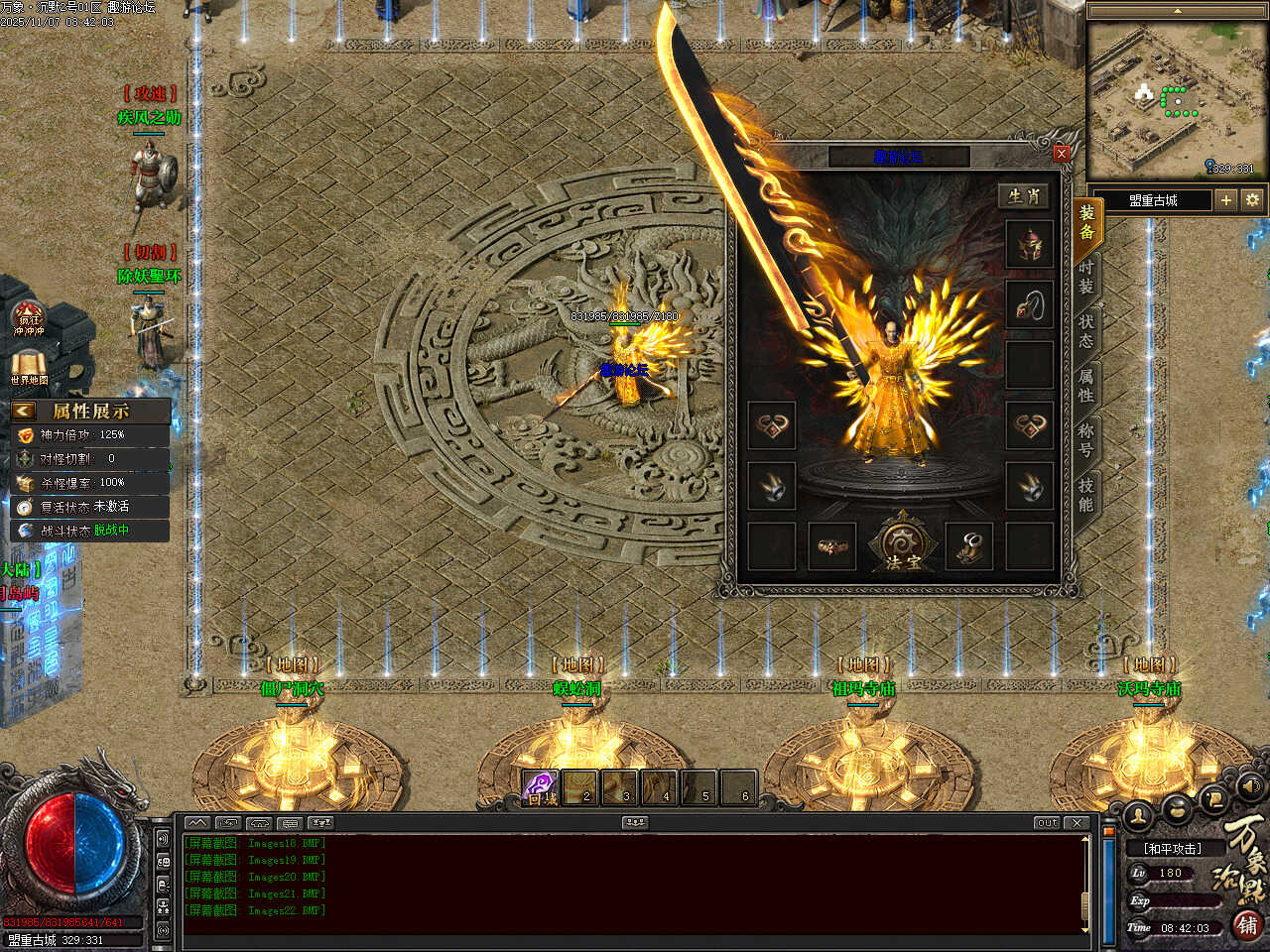Screen dimensions: 1270x952
Task: Open the 属性 attributes tab
Action: pos(1086,385)
